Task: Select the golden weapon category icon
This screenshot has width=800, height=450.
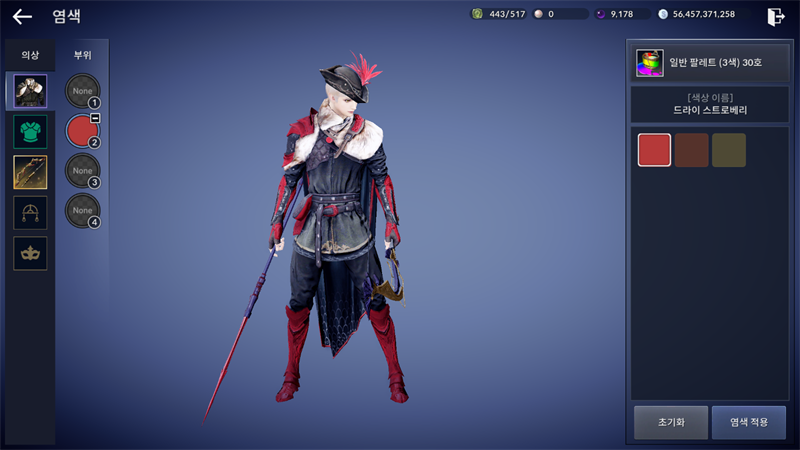Action: pos(29,172)
